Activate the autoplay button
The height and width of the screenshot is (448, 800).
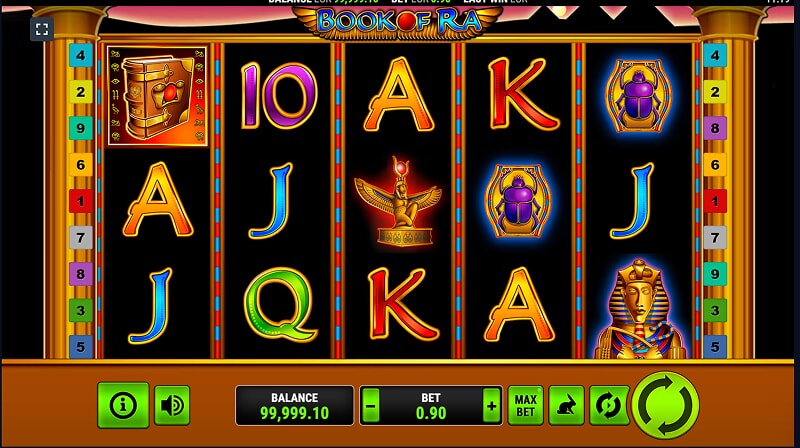[608, 405]
